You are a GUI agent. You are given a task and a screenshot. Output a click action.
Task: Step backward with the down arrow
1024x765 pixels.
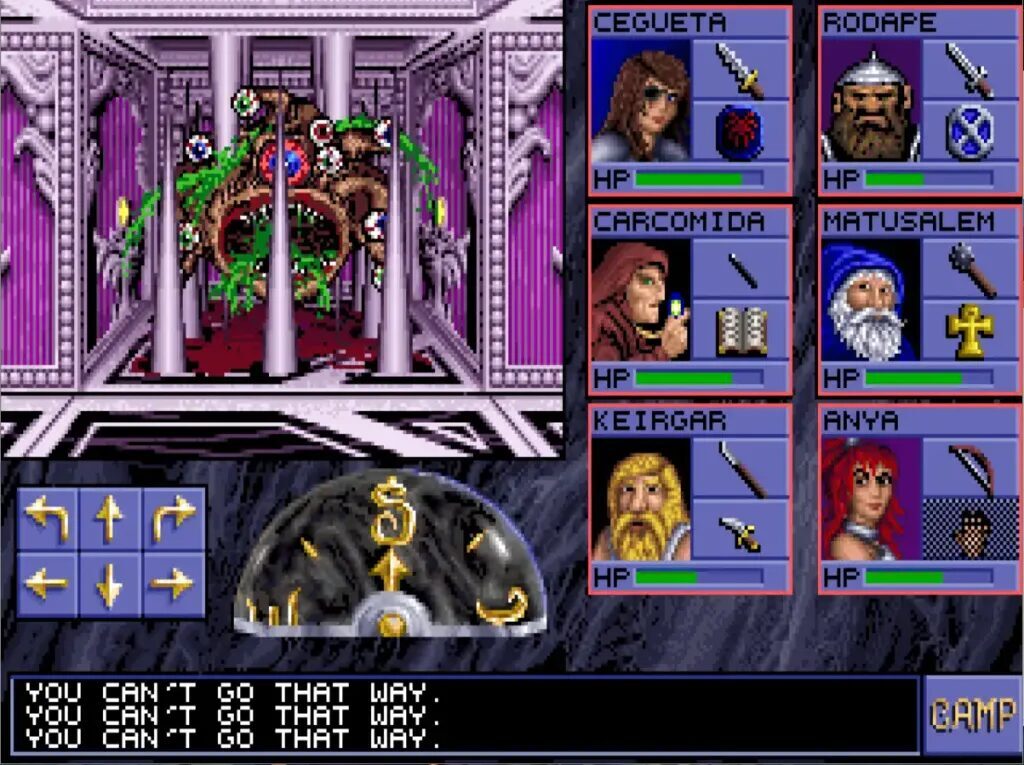[110, 583]
